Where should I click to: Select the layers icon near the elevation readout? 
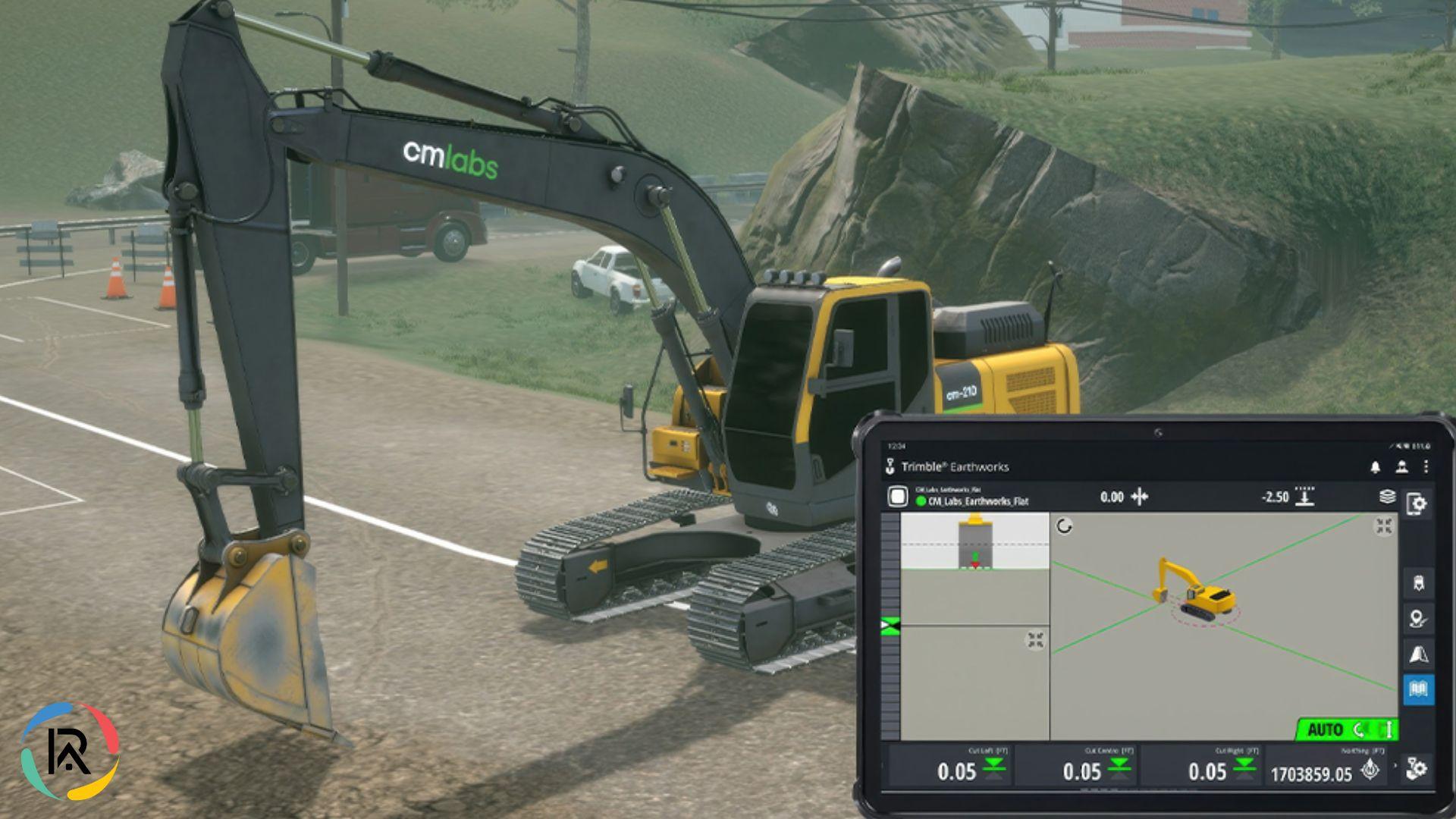(x=1386, y=497)
